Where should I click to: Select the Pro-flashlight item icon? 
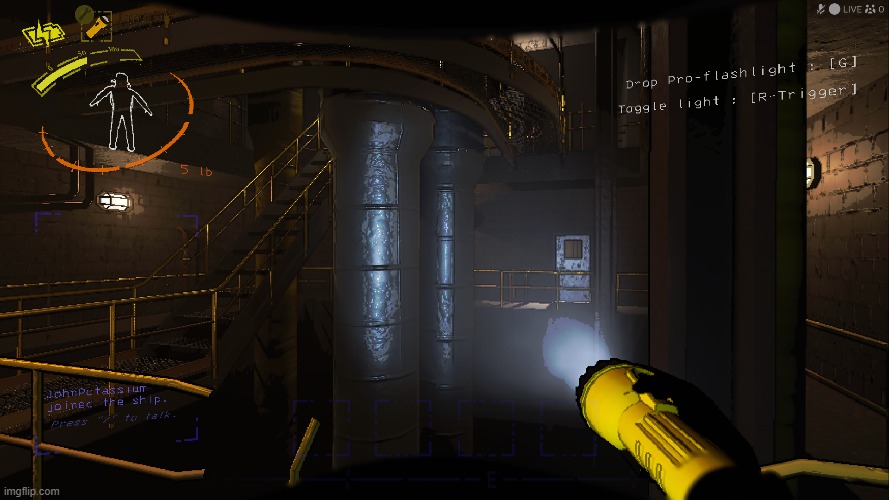[x=94, y=23]
